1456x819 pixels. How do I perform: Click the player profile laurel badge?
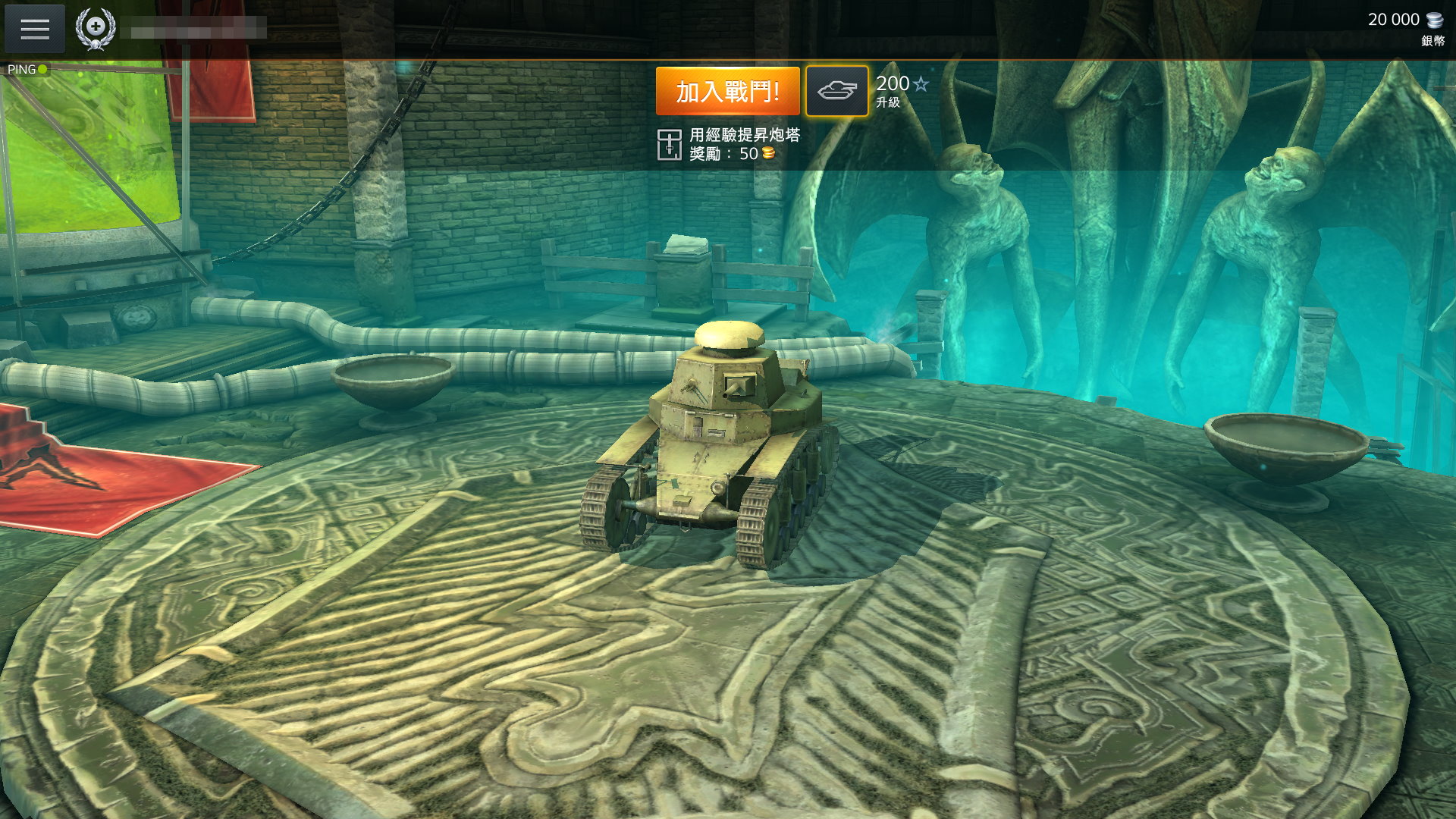[x=96, y=28]
